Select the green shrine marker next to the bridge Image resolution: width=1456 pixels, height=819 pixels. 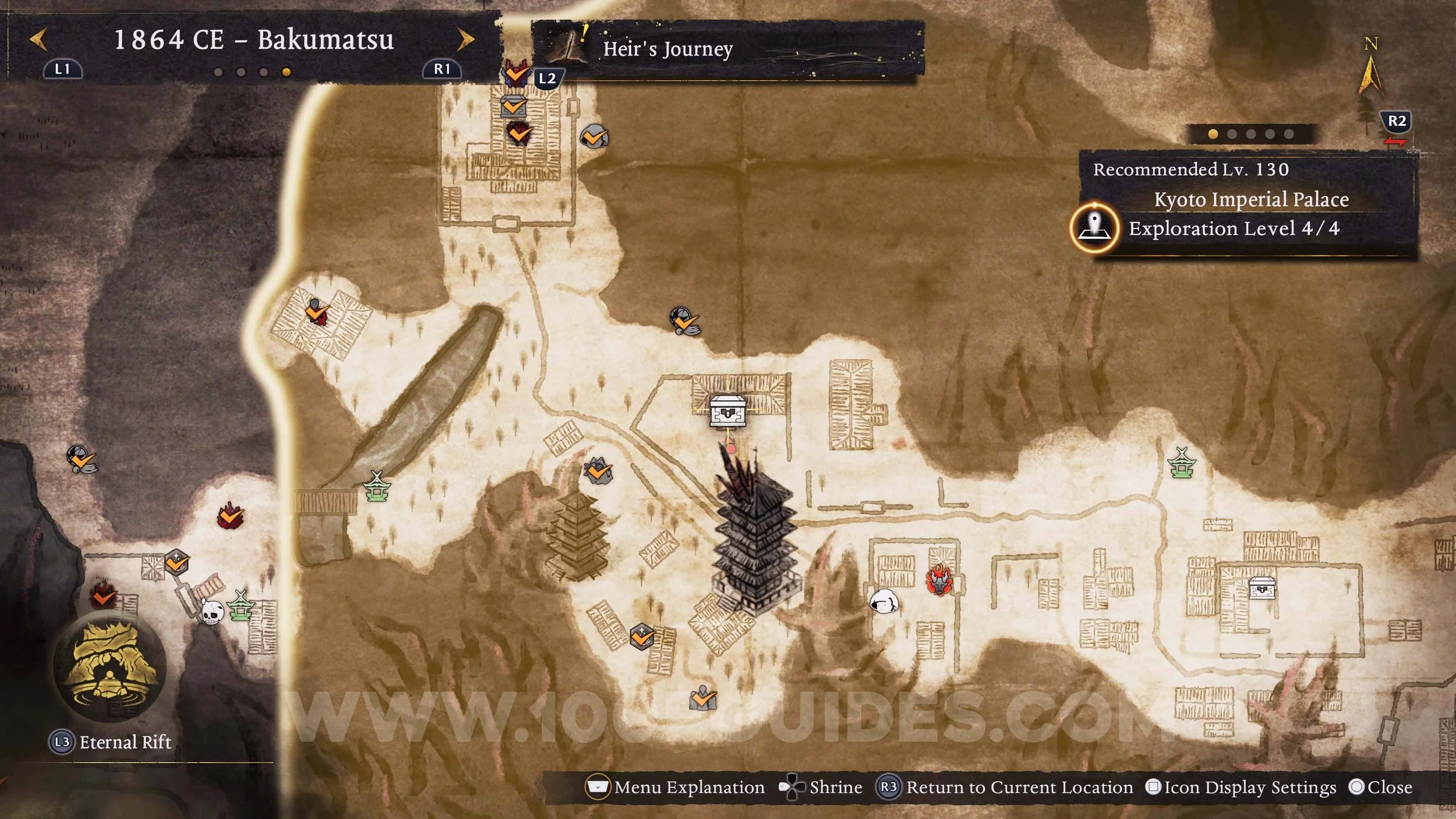(x=377, y=486)
